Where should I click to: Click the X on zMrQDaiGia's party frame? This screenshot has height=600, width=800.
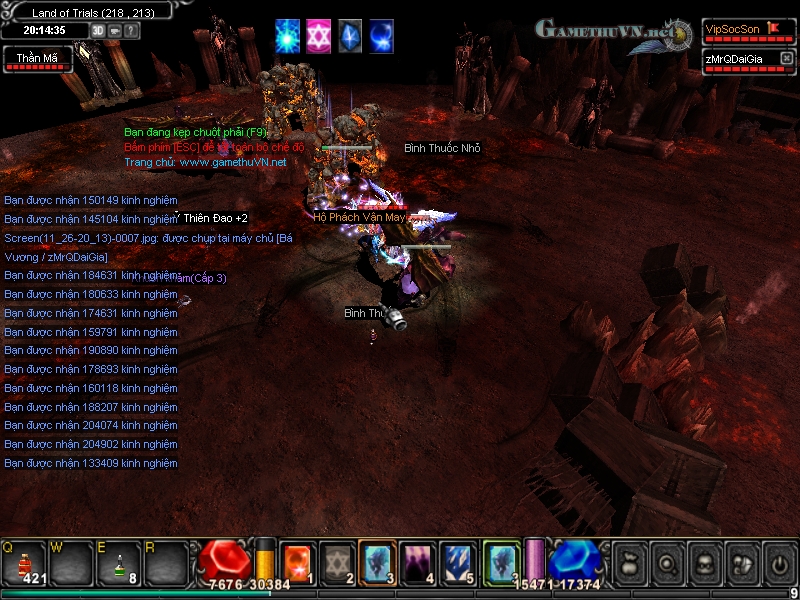click(x=785, y=59)
